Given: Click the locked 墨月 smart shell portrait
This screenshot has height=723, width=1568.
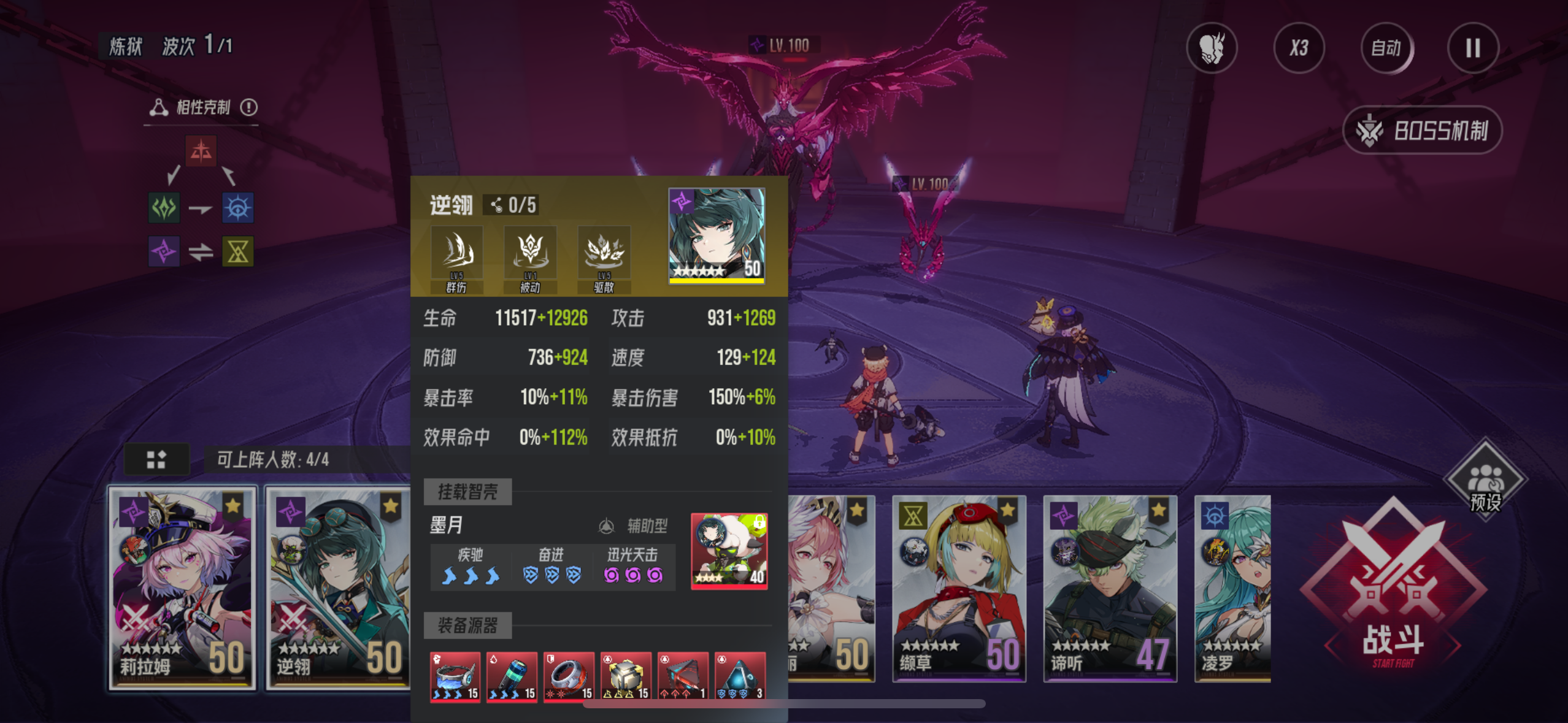Looking at the screenshot, I should click(x=729, y=551).
